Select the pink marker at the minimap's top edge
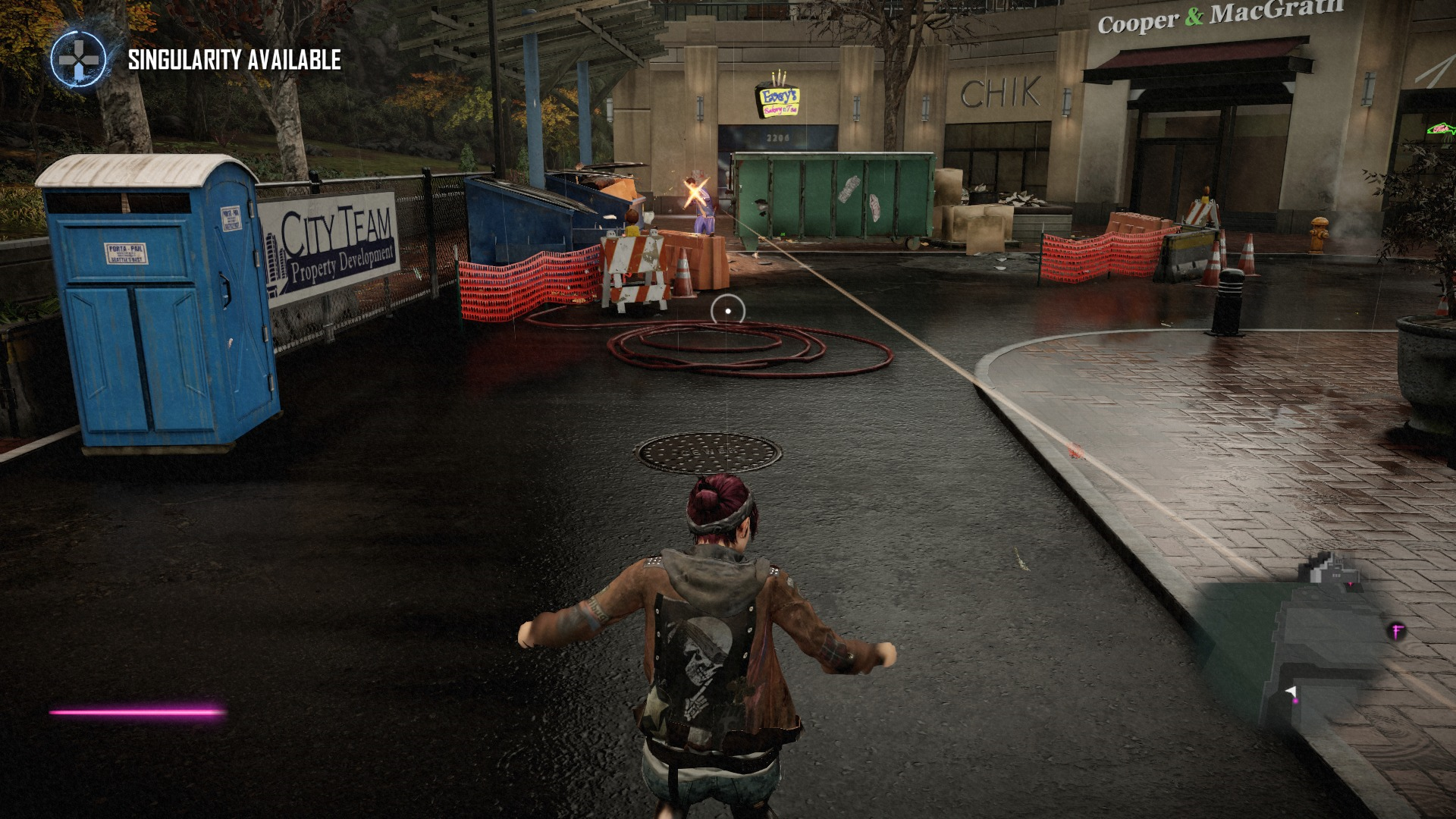Screen dimensions: 1456x819 pyautogui.click(x=1350, y=583)
